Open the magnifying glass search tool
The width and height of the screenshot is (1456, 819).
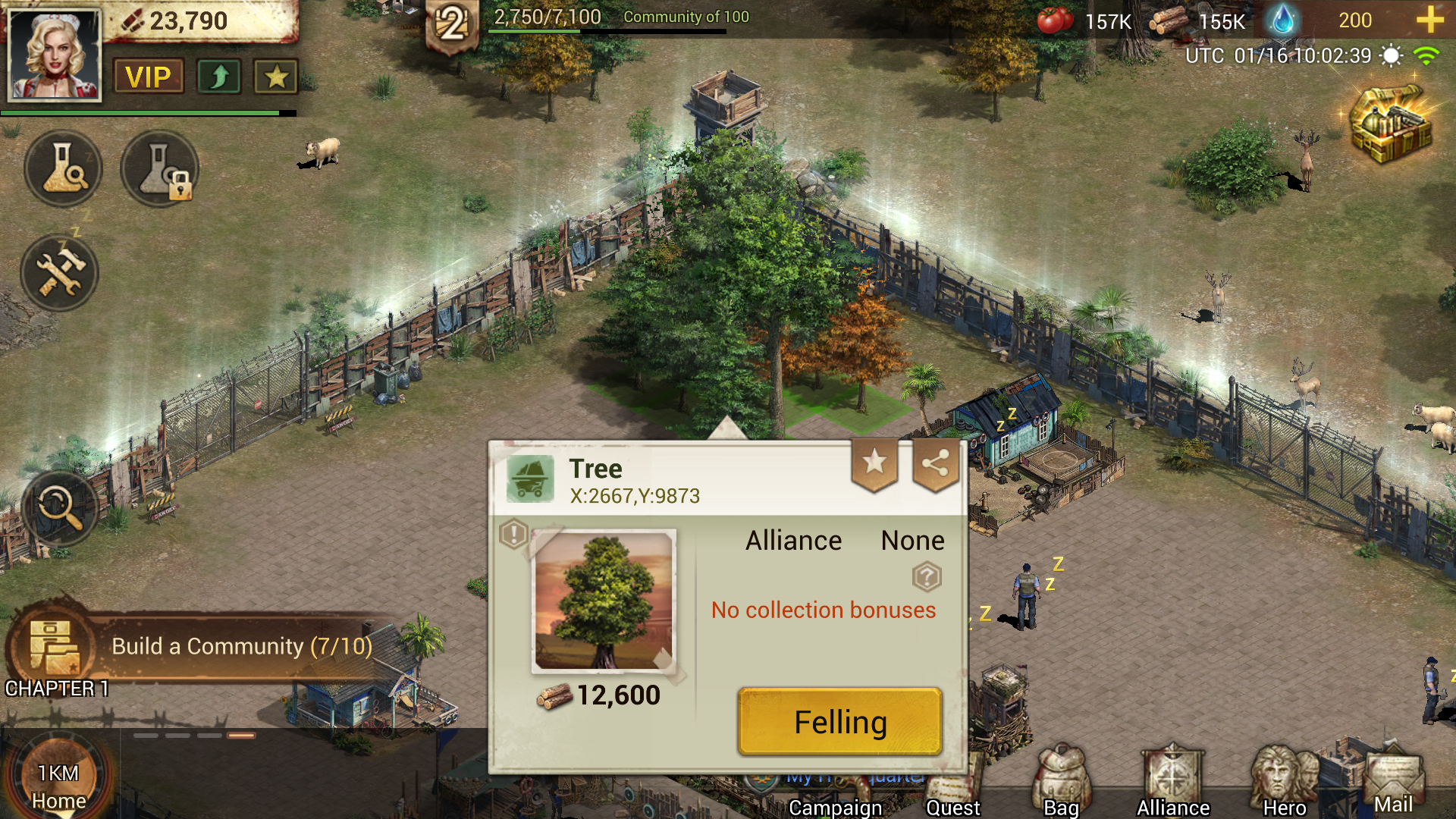pyautogui.click(x=60, y=507)
